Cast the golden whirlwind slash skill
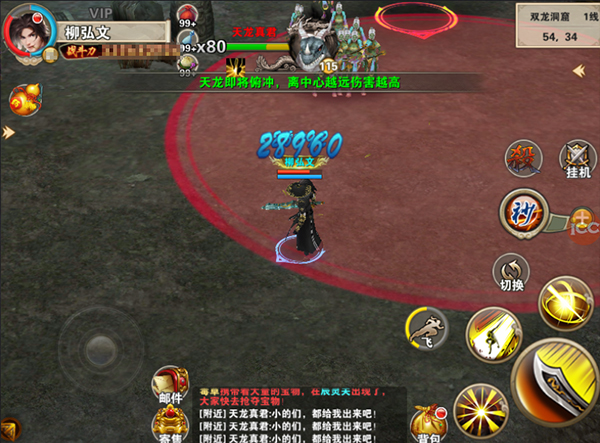600x443 pixels. (x=566, y=301)
